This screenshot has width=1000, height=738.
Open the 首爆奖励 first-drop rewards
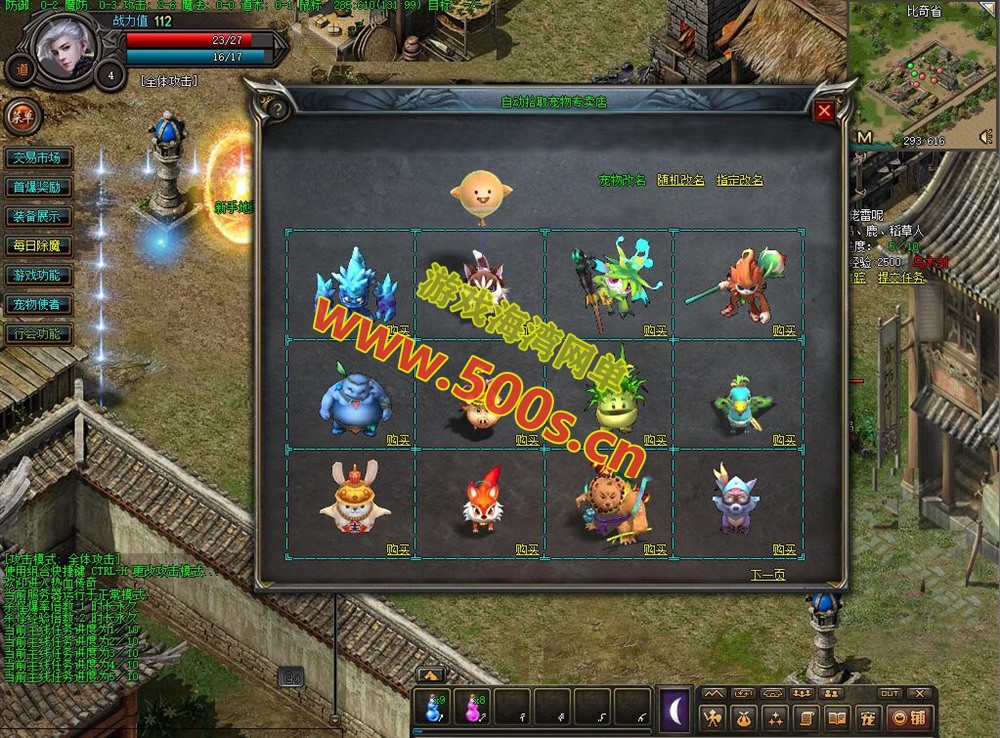pos(37,187)
